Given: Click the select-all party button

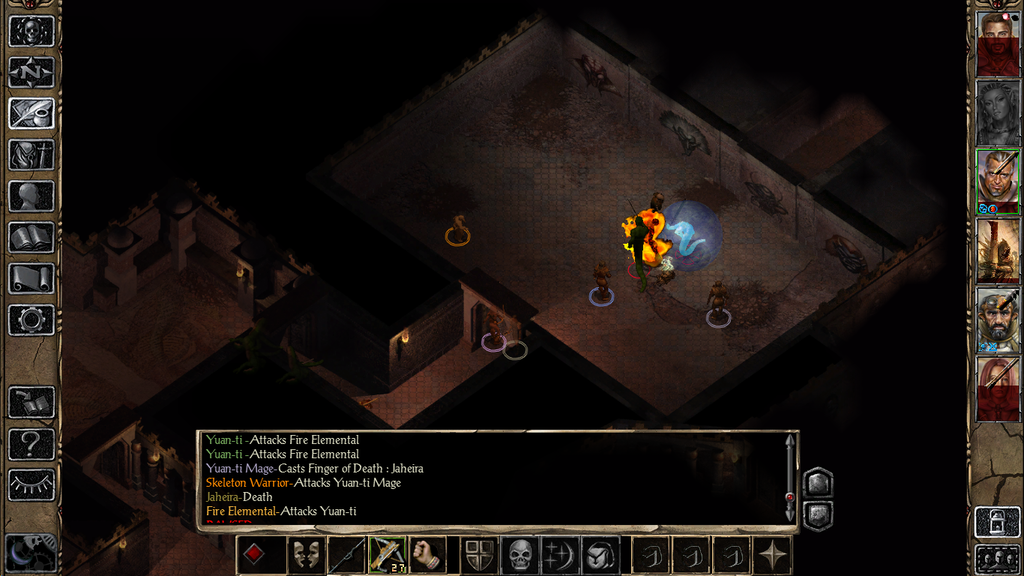Looking at the screenshot, I should [x=997, y=558].
